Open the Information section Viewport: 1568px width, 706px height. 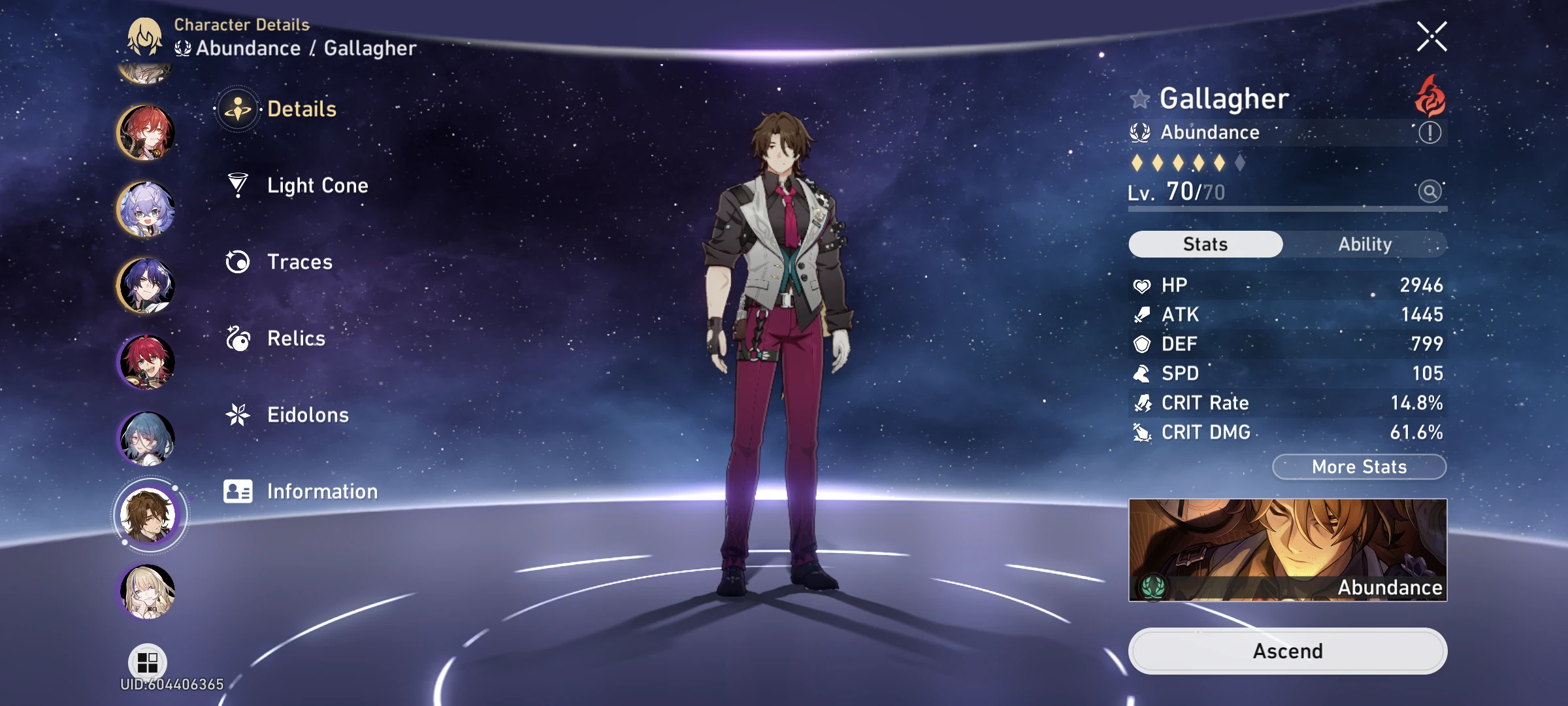click(x=320, y=491)
